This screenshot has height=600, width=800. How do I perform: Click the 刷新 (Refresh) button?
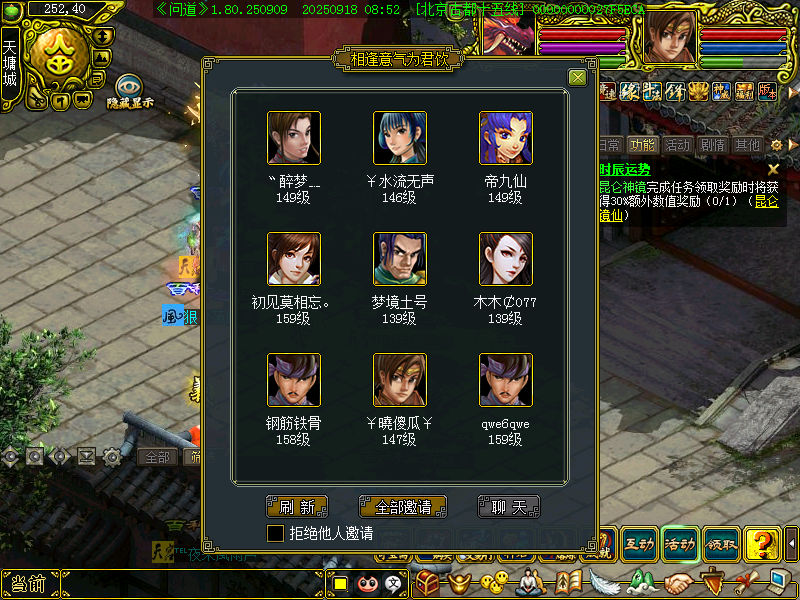click(297, 507)
